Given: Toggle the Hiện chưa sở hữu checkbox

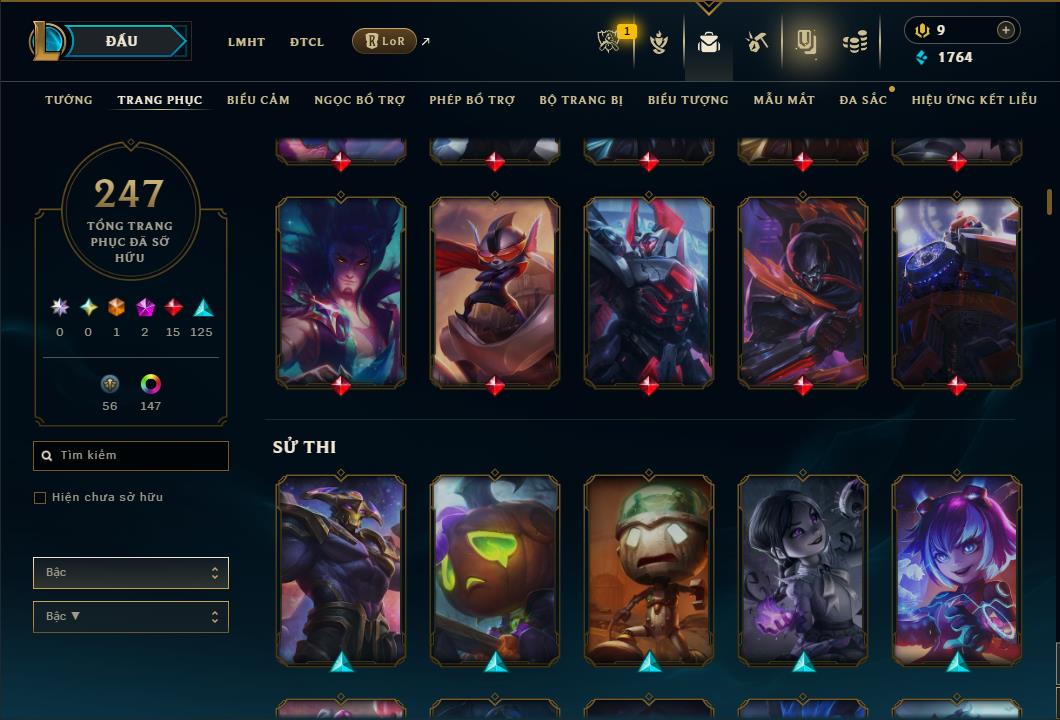Looking at the screenshot, I should coord(40,498).
